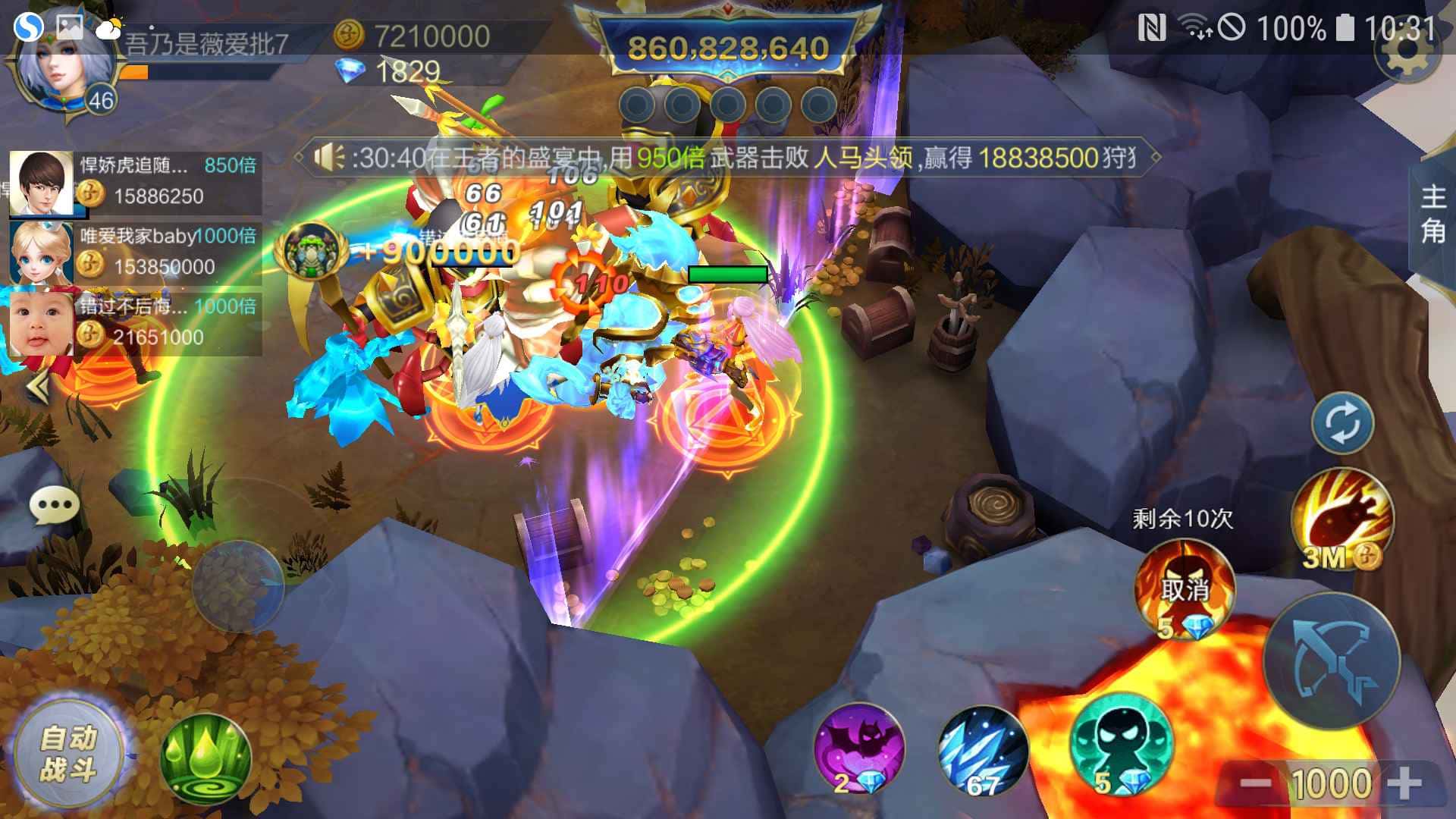
Task: Click the blue refresh arrows button
Action: (x=1342, y=422)
